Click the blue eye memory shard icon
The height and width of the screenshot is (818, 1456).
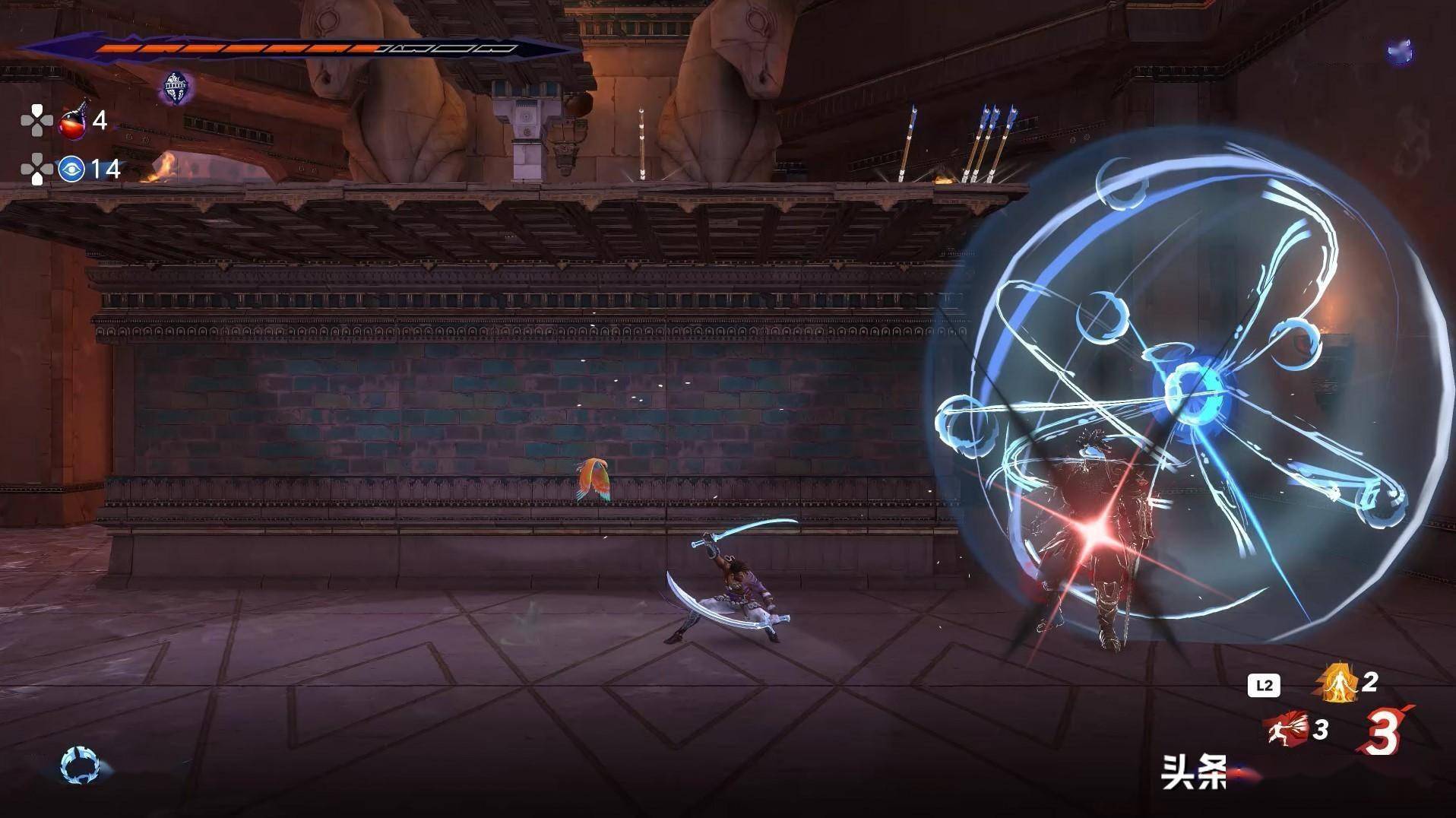tap(71, 169)
